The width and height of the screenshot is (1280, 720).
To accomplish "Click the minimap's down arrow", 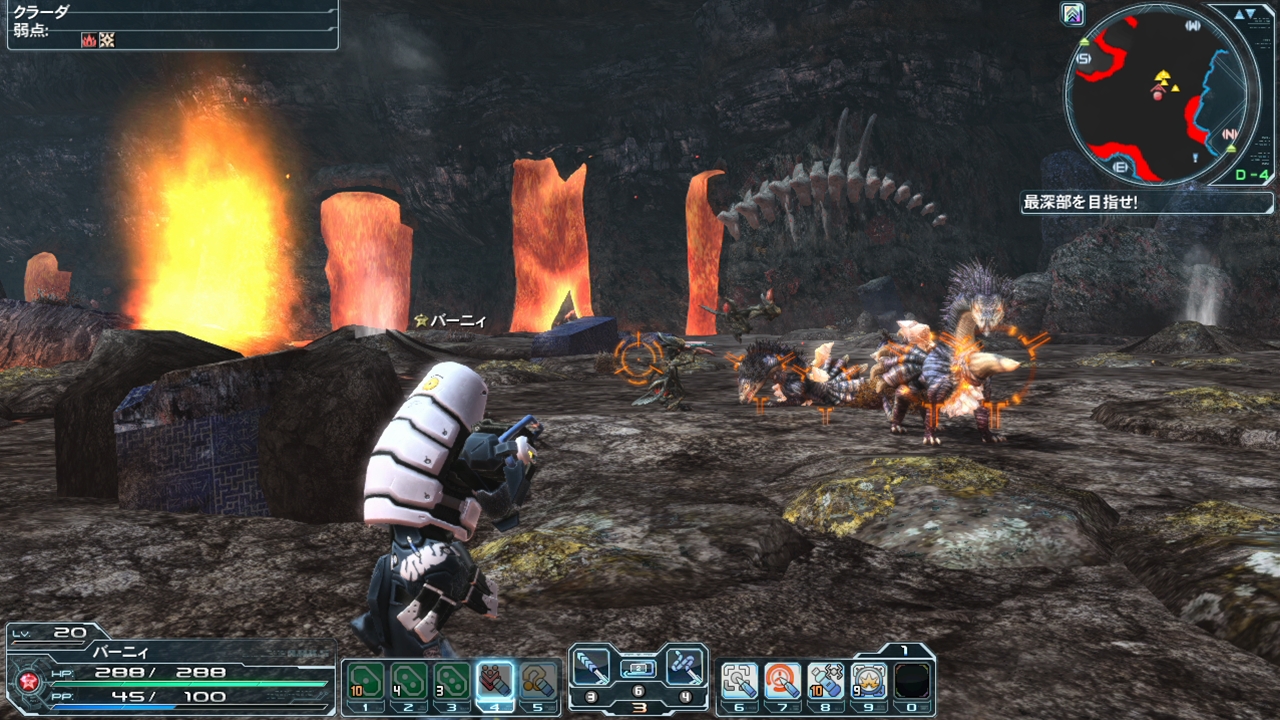I will pos(1252,14).
